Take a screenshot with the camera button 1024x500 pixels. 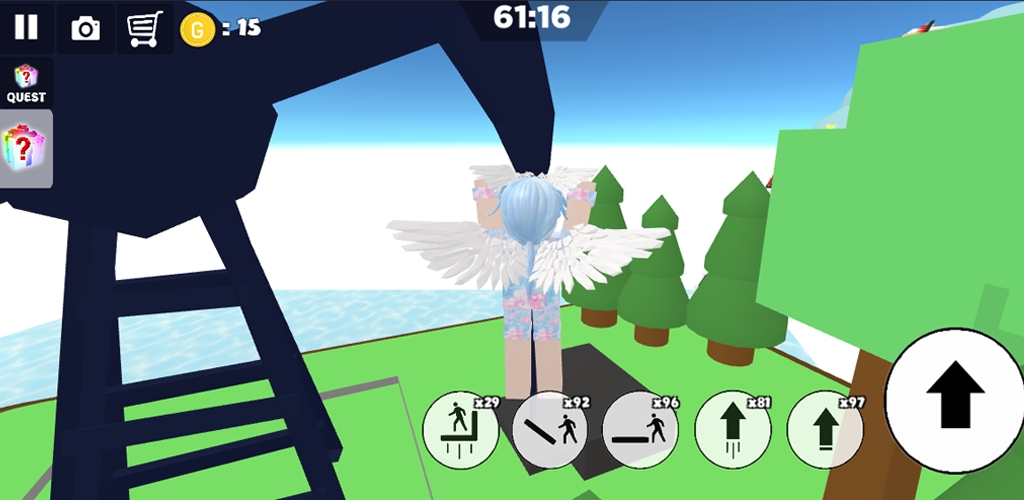pyautogui.click(x=86, y=28)
